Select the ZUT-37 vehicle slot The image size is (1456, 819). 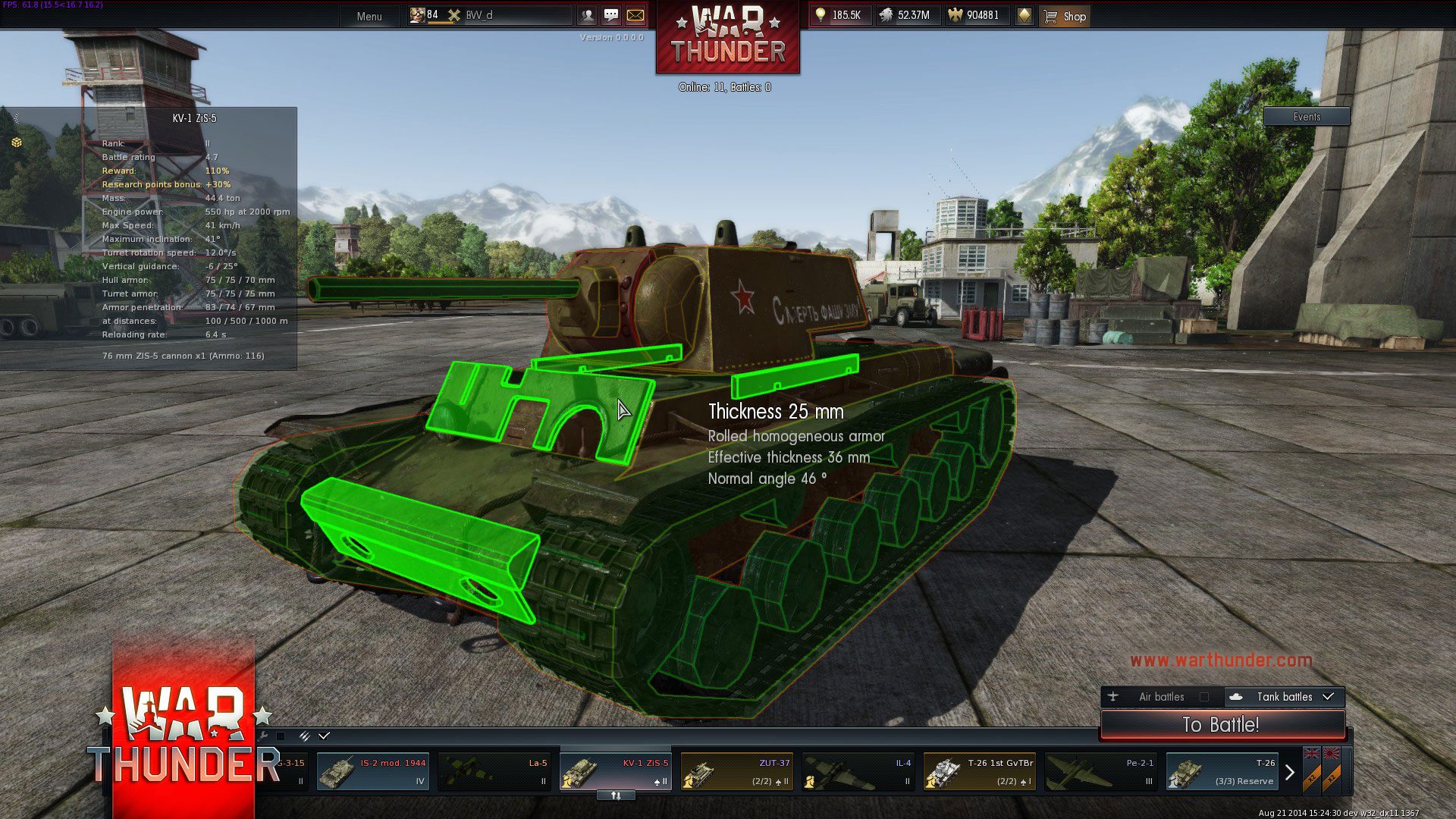[x=736, y=772]
